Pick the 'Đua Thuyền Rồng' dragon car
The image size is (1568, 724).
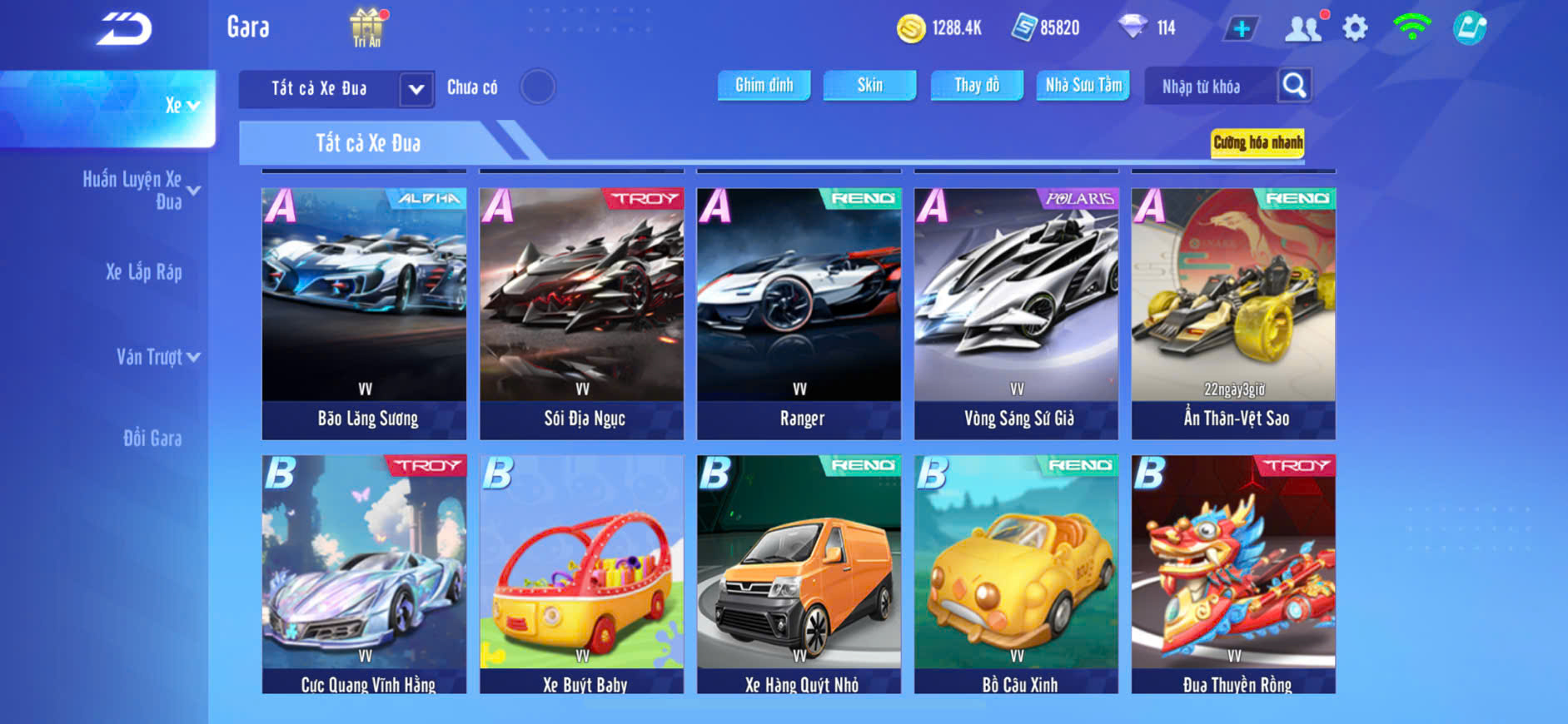tap(1233, 574)
